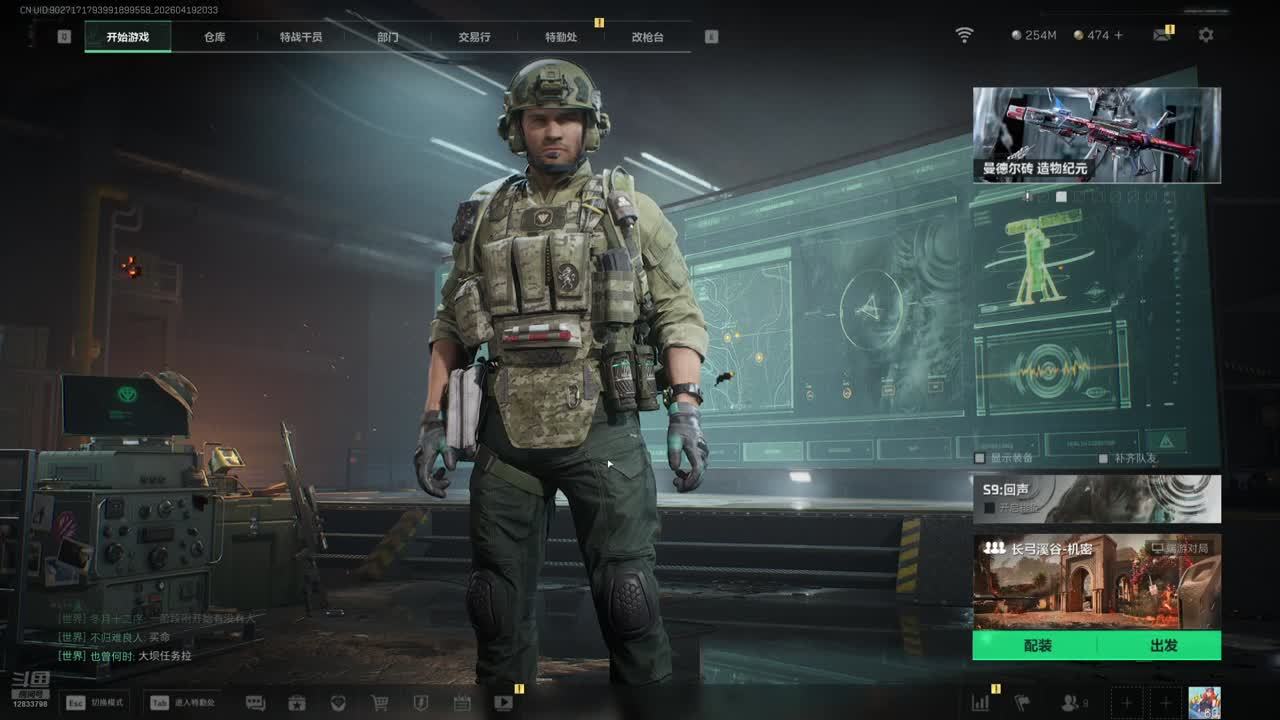Toggle the 补齐队友 fill-teammates checkbox

(1103, 458)
